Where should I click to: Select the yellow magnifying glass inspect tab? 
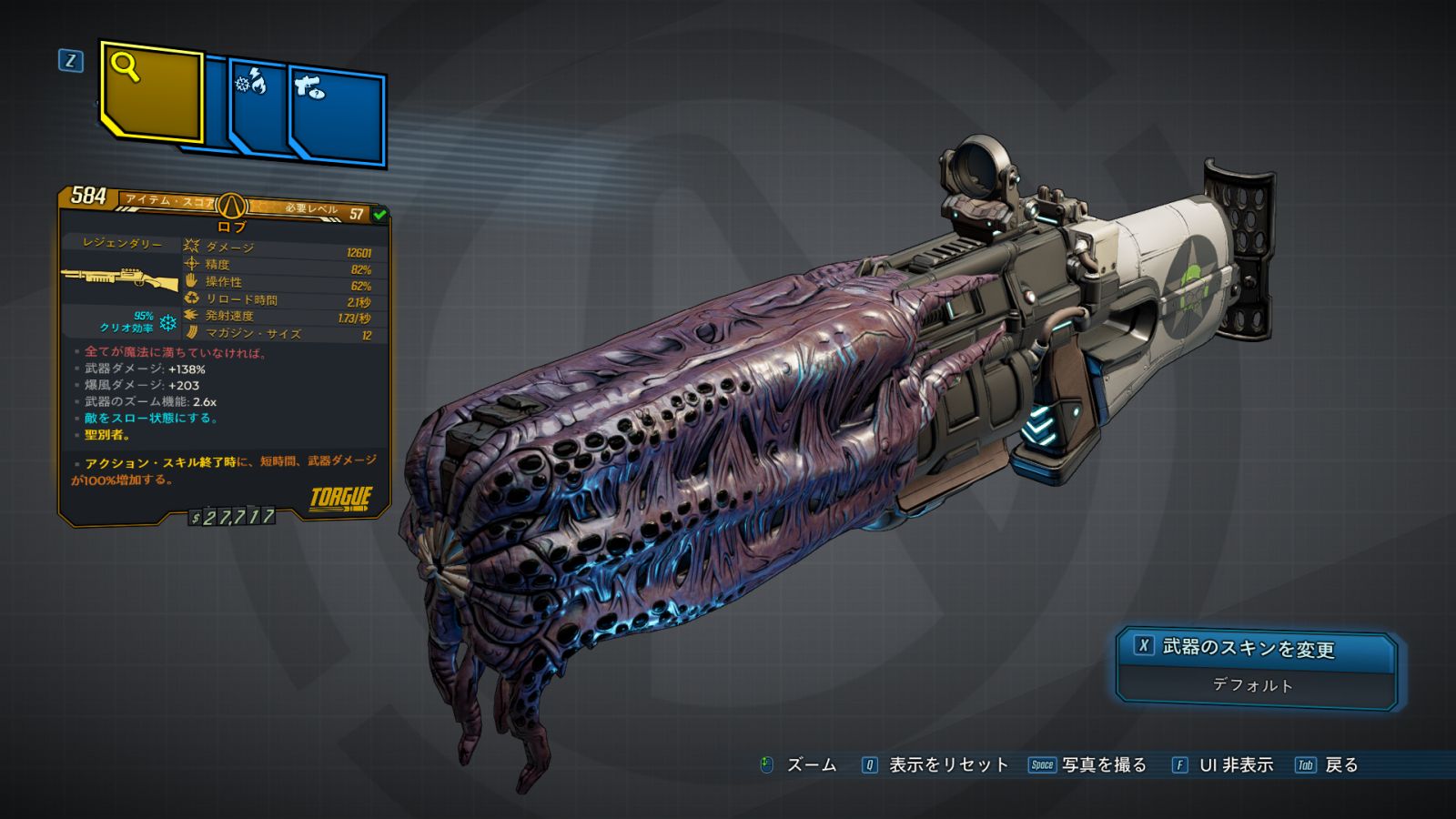click(151, 93)
